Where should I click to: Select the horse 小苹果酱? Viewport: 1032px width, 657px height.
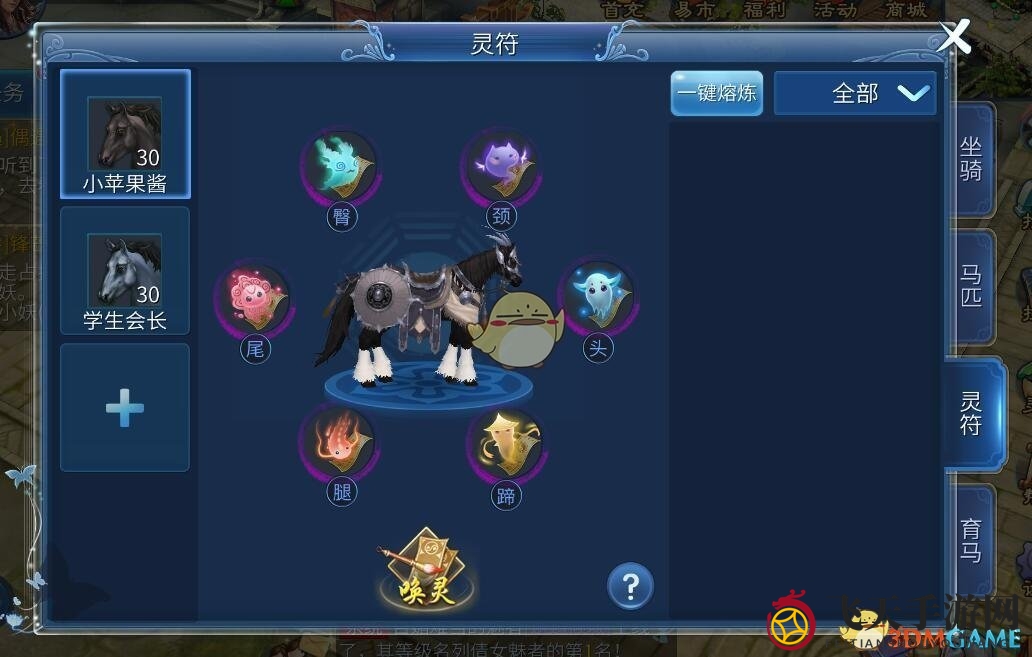click(x=125, y=134)
